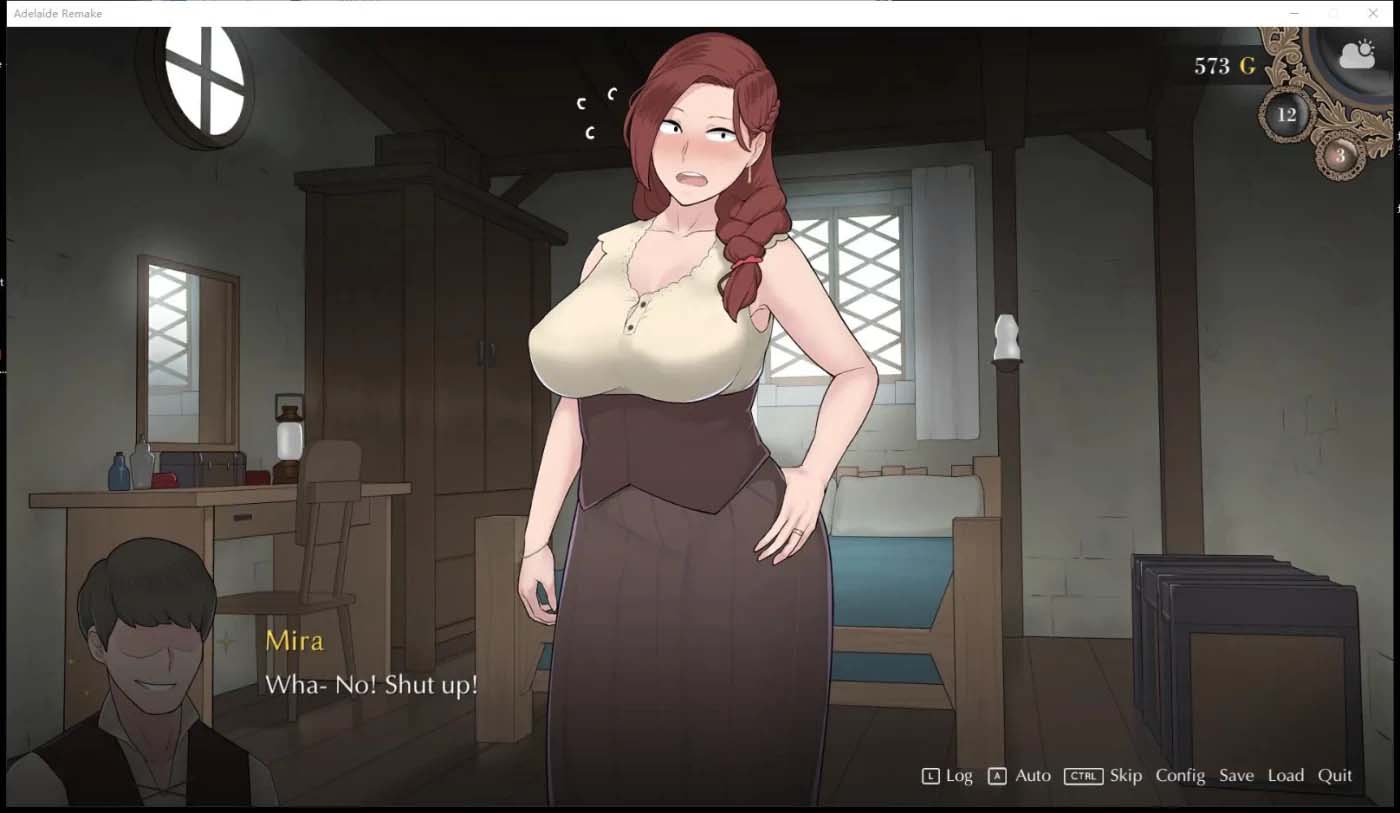Click the CTRL key icon beside Skip
This screenshot has height=813, width=1400.
tap(1083, 775)
